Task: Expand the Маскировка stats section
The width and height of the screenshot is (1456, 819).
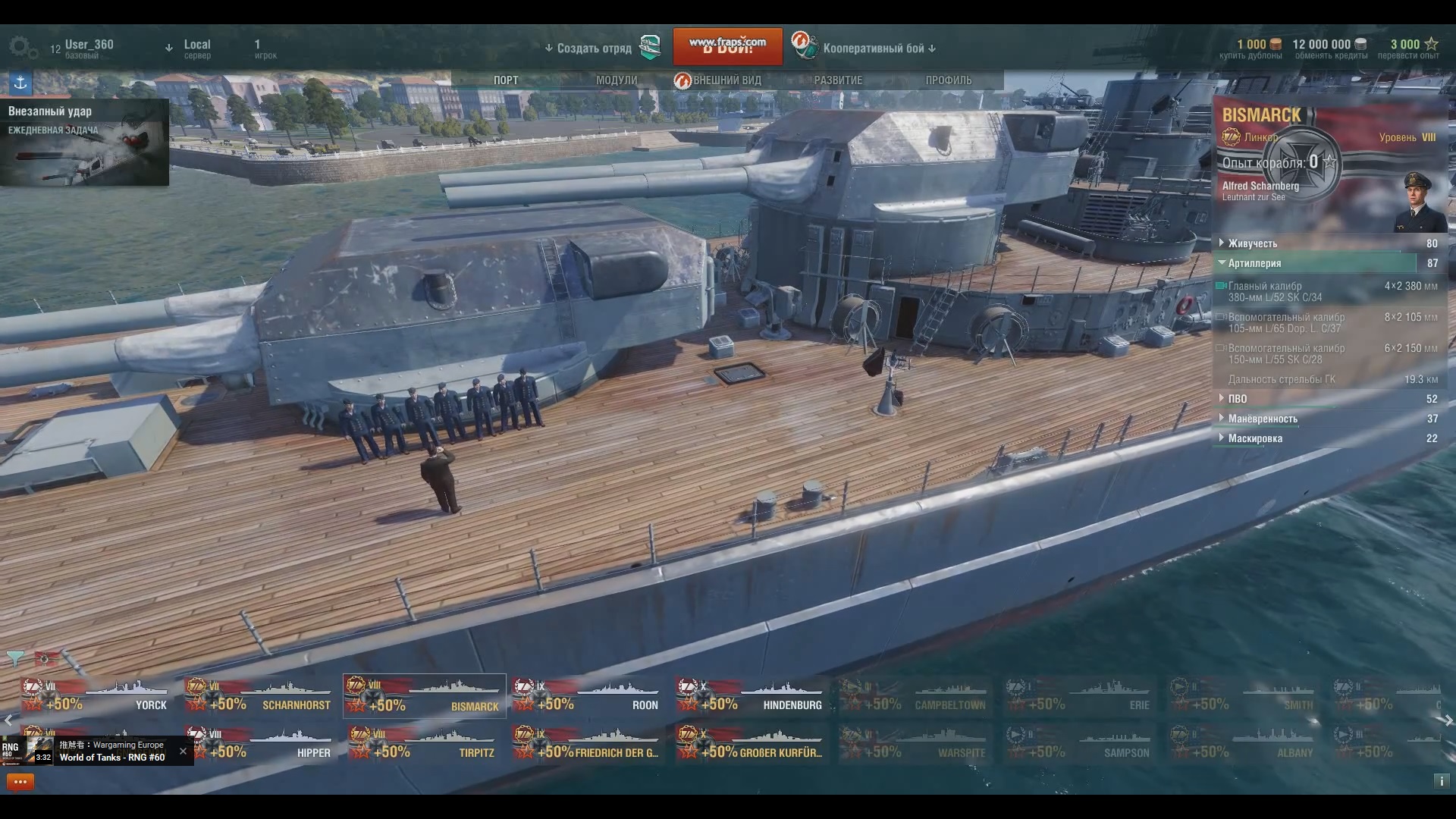Action: coord(1255,438)
